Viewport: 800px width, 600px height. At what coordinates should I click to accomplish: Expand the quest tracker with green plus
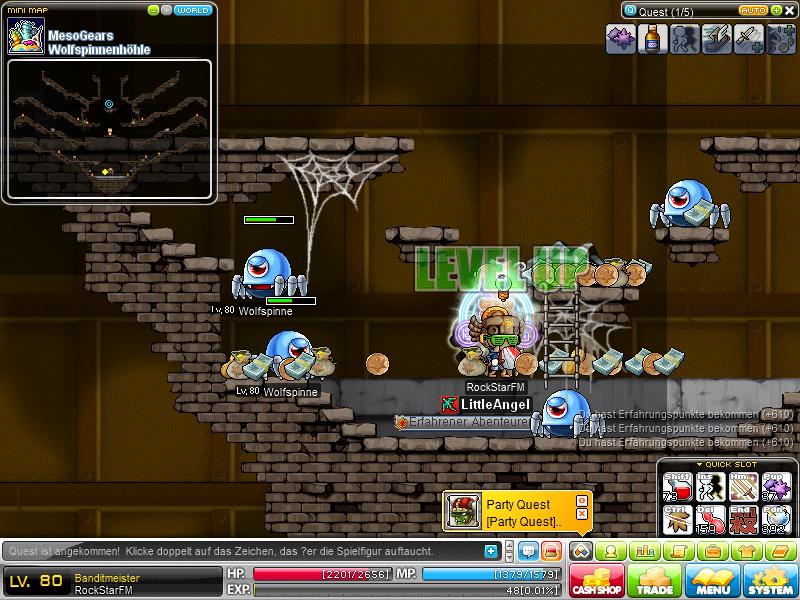click(776, 10)
